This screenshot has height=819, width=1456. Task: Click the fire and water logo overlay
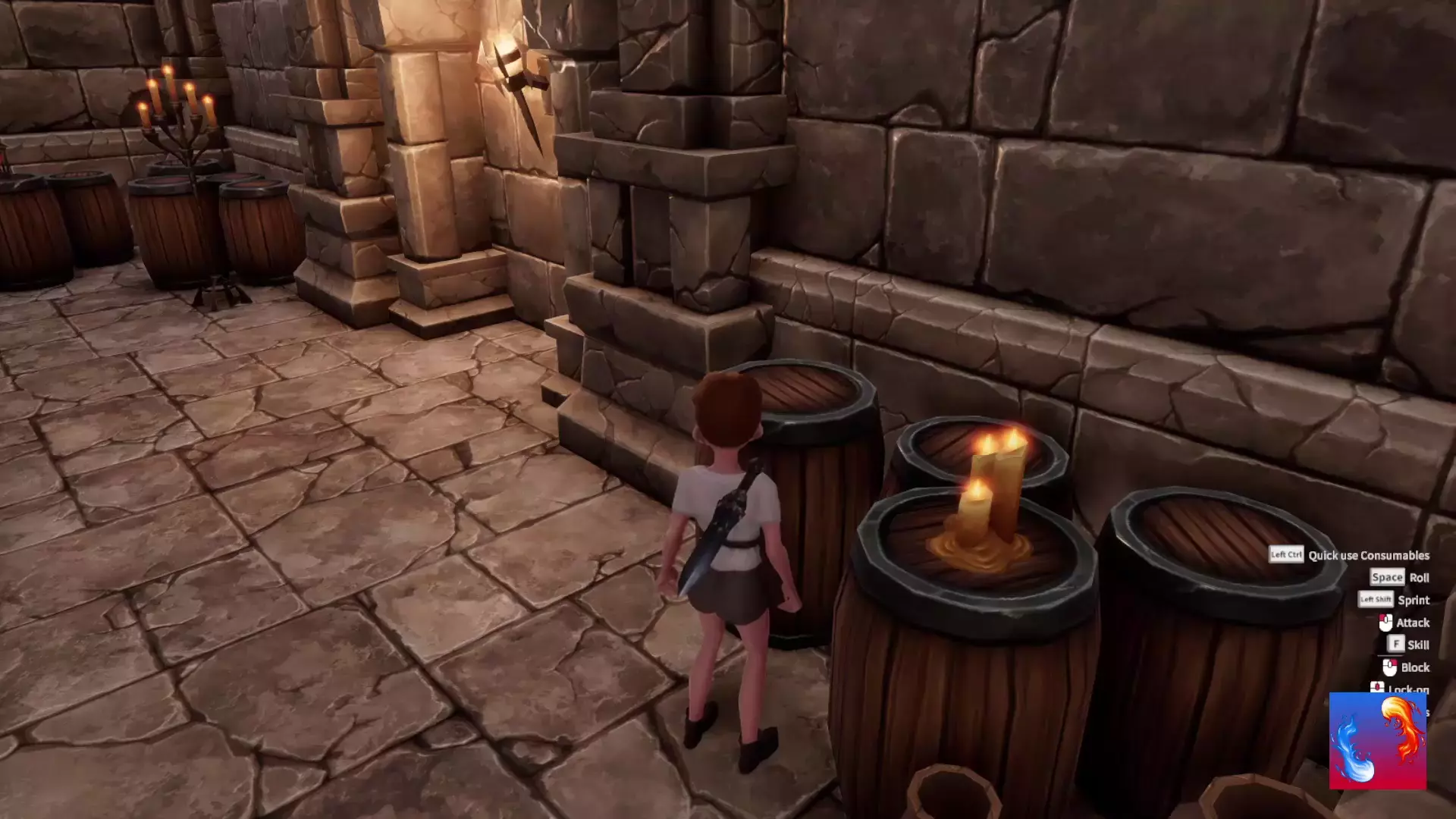(x=1377, y=740)
